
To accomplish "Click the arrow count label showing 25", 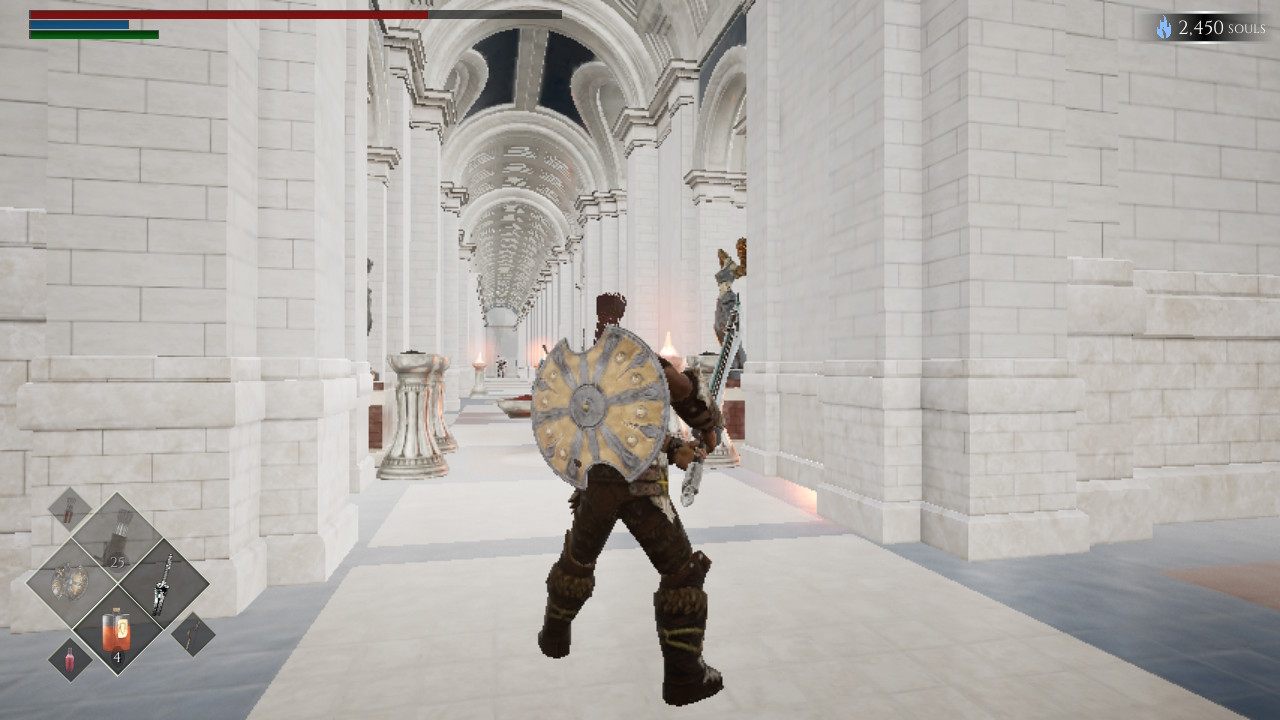I will [118, 562].
